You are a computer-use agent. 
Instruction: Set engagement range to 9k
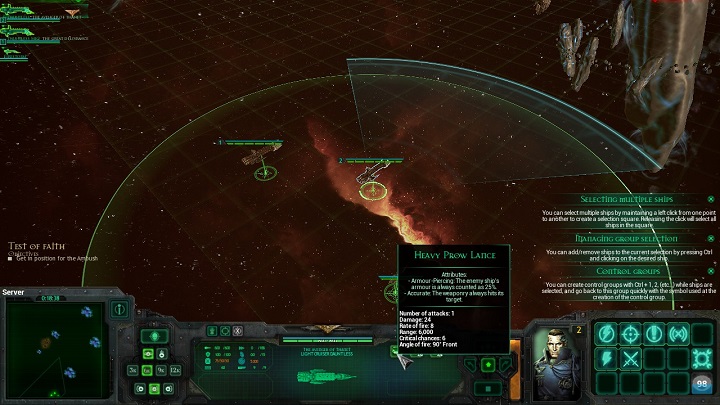click(161, 370)
